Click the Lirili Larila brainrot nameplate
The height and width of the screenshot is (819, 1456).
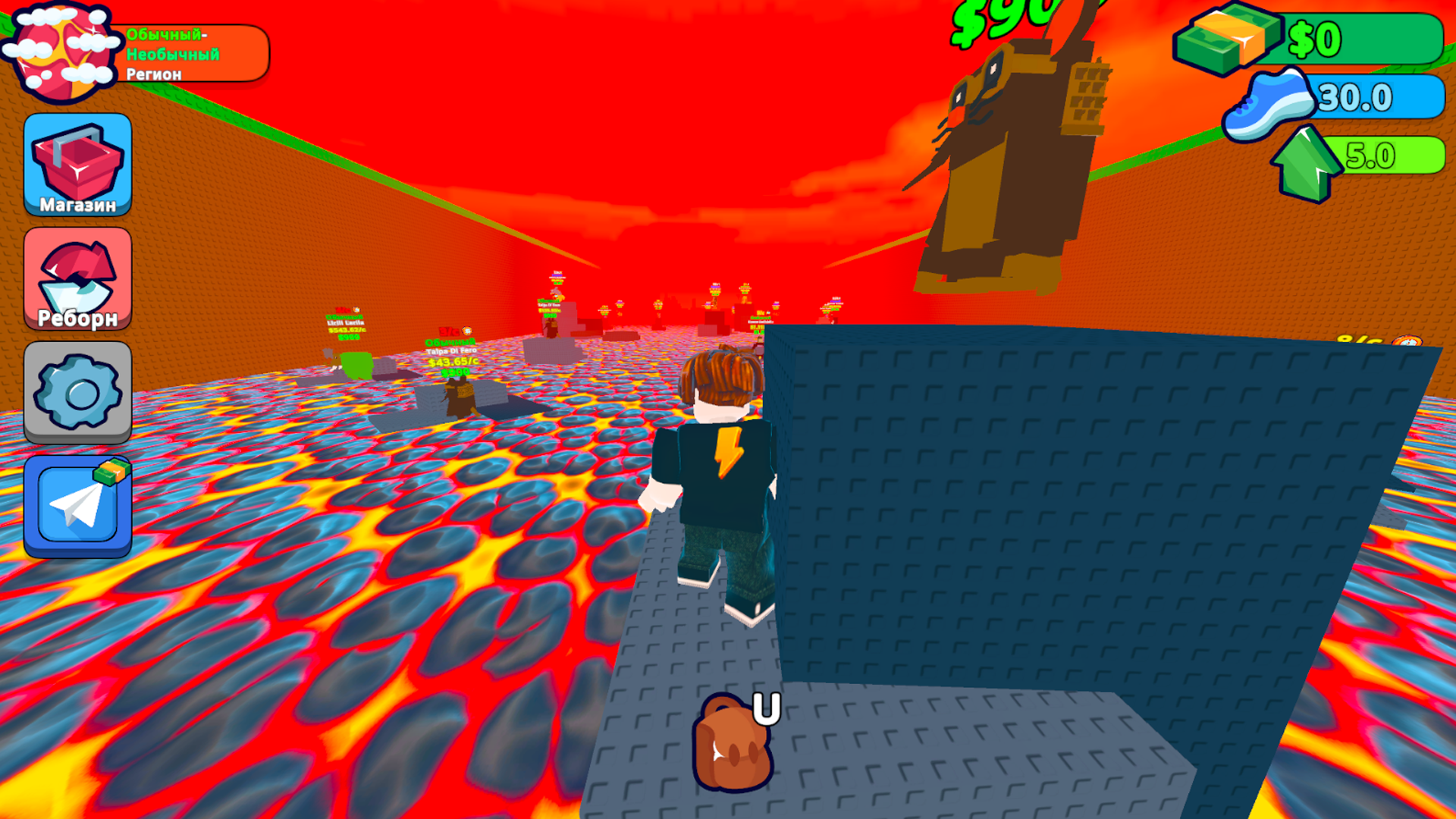coord(345,322)
